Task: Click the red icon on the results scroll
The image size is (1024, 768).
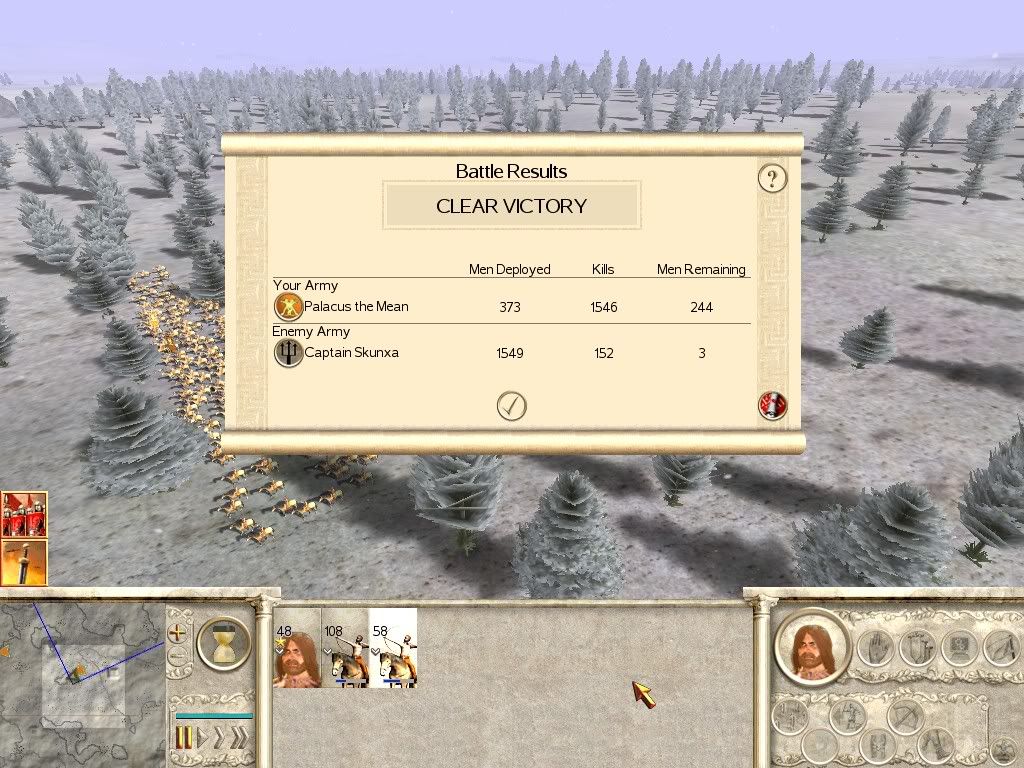Action: point(773,406)
